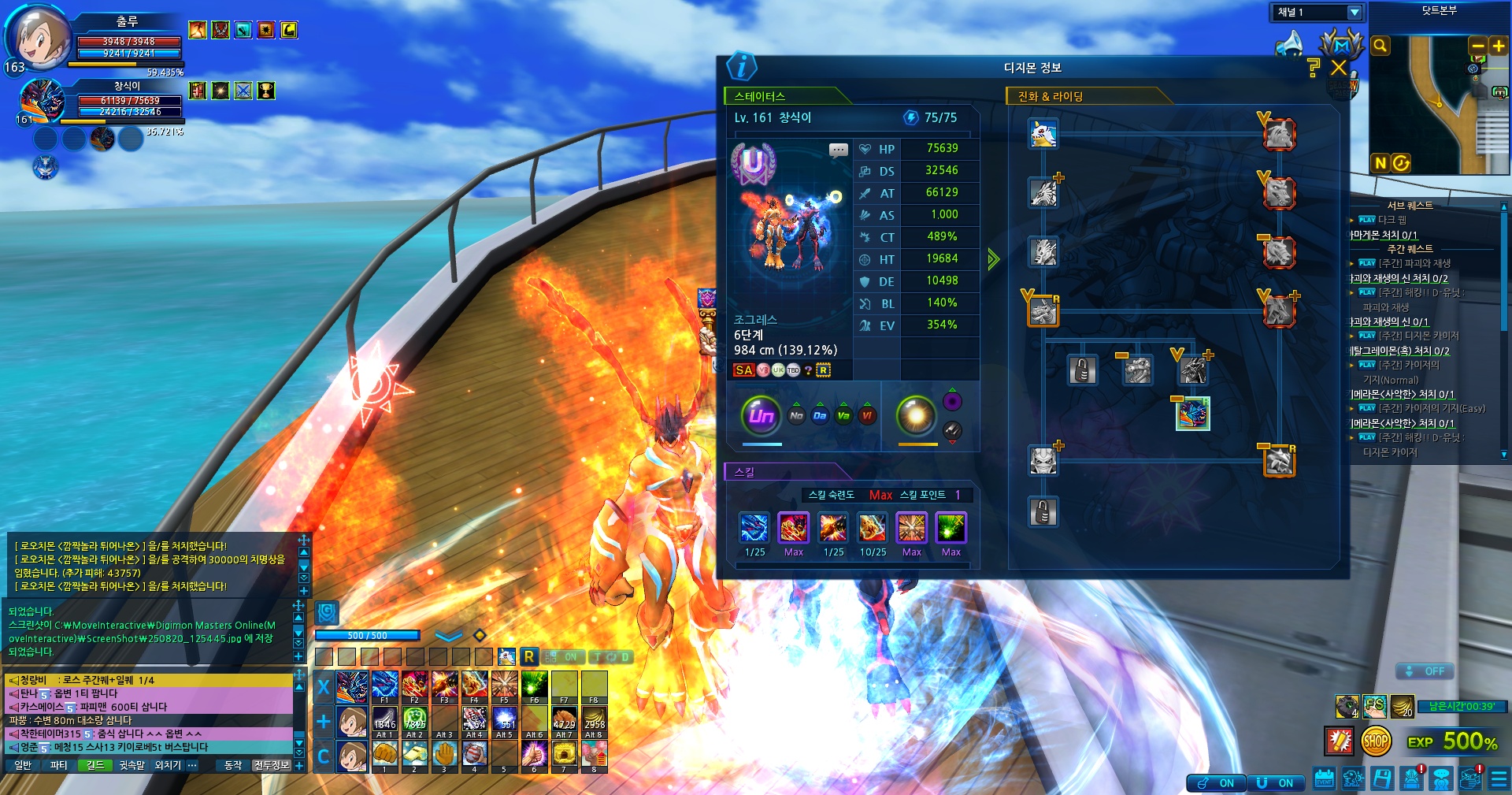
Task: Toggle the magnet auto-loot ON button
Action: 1216,782
